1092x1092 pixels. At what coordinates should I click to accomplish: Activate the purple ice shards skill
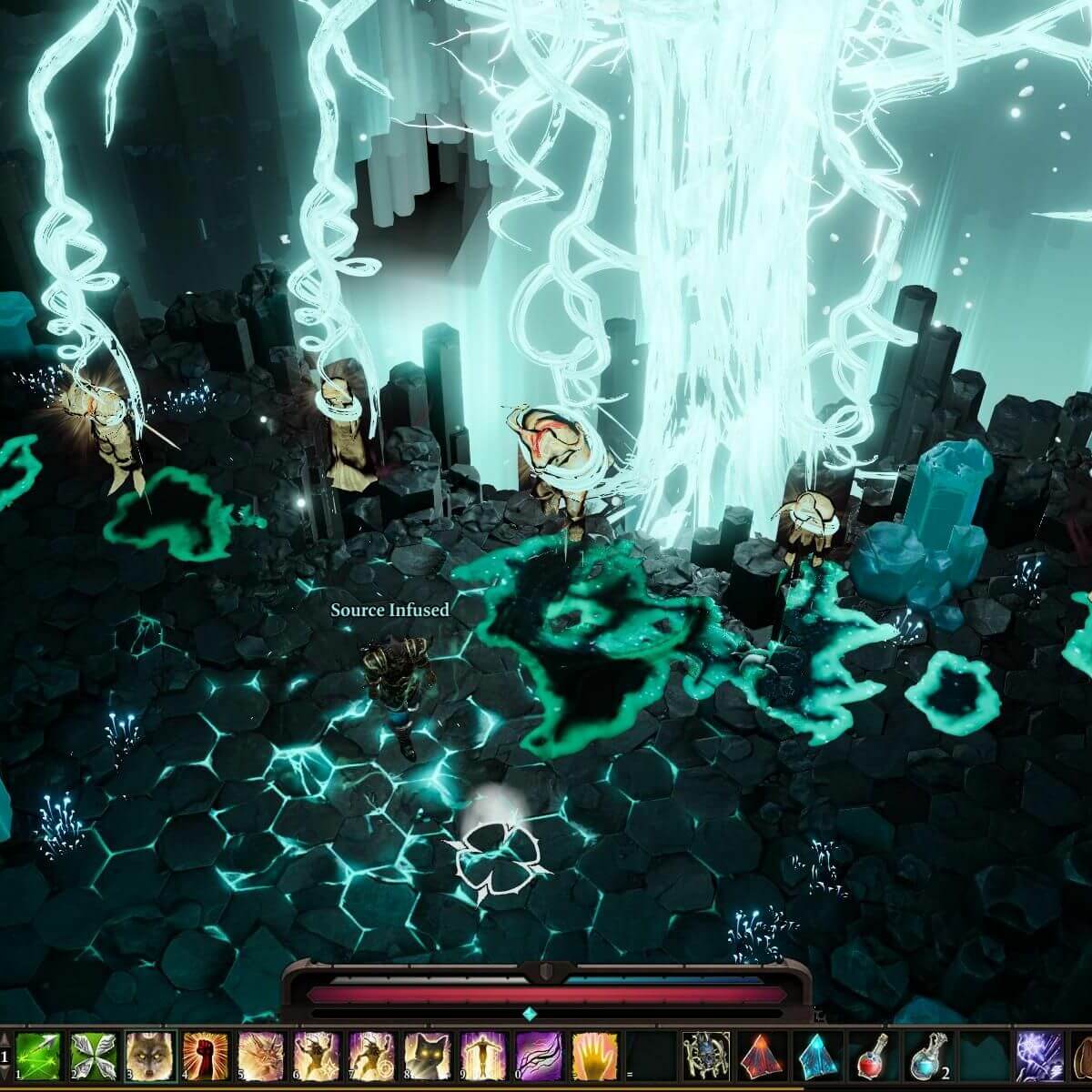coord(1039,1056)
